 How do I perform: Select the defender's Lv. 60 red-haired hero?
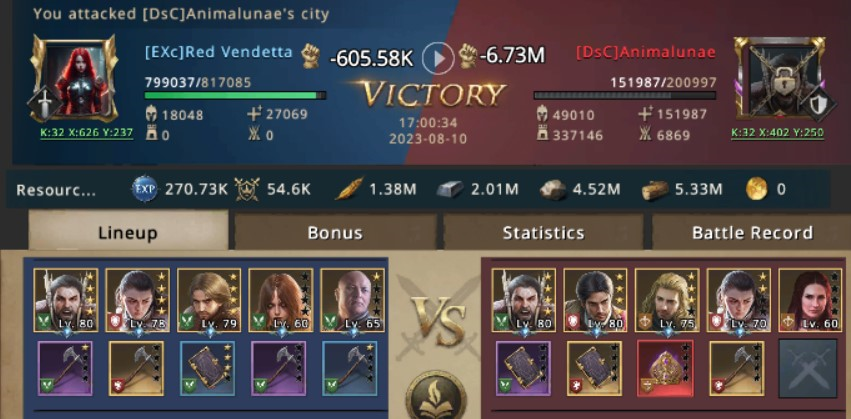(x=809, y=300)
